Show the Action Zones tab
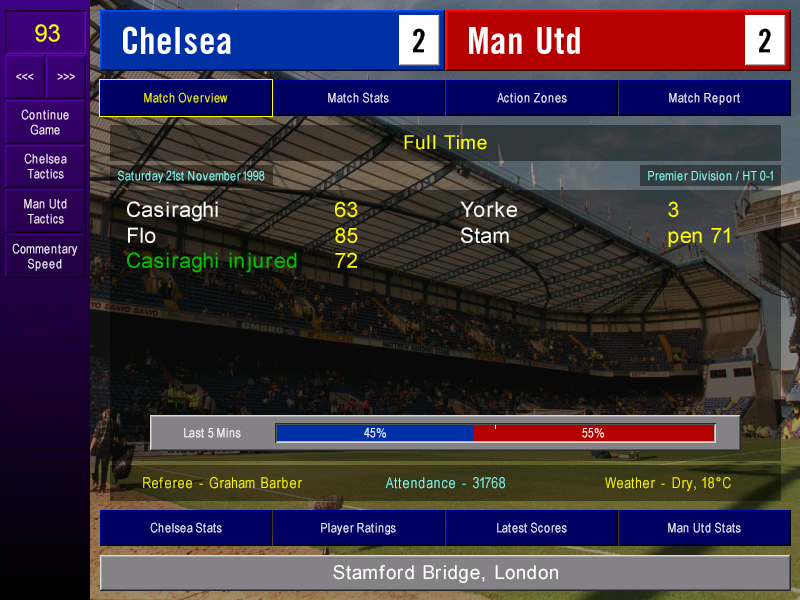Image resolution: width=800 pixels, height=600 pixels. pos(531,98)
